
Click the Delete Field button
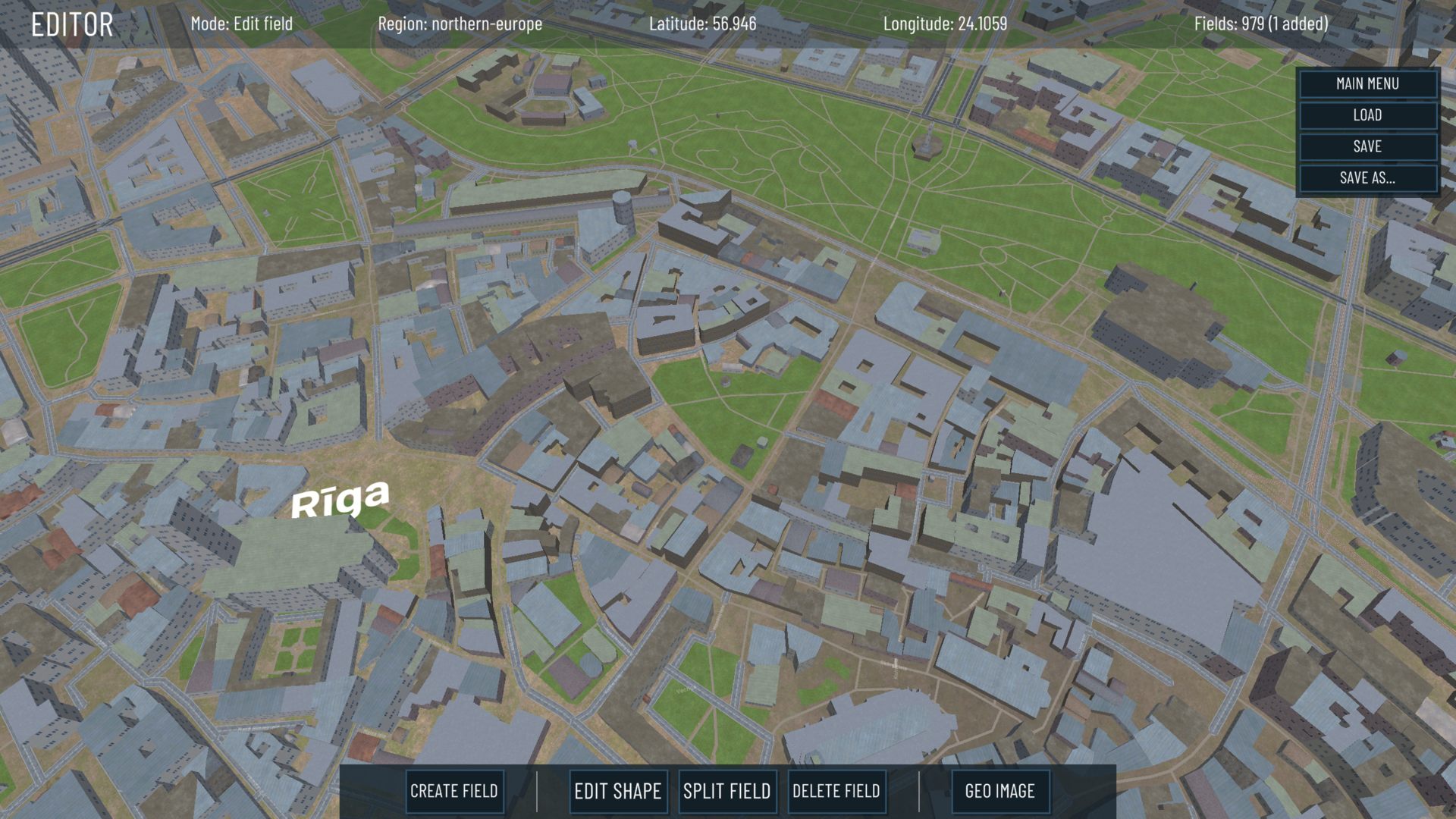click(836, 791)
